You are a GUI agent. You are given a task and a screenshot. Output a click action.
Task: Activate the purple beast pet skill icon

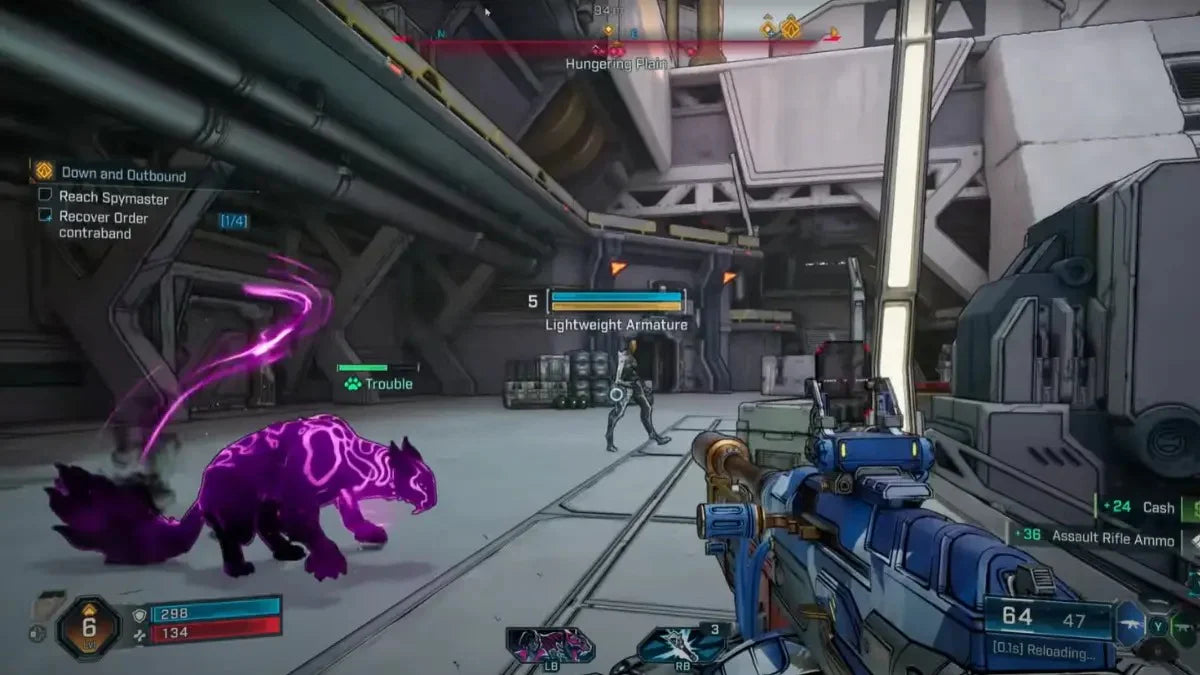click(x=549, y=645)
